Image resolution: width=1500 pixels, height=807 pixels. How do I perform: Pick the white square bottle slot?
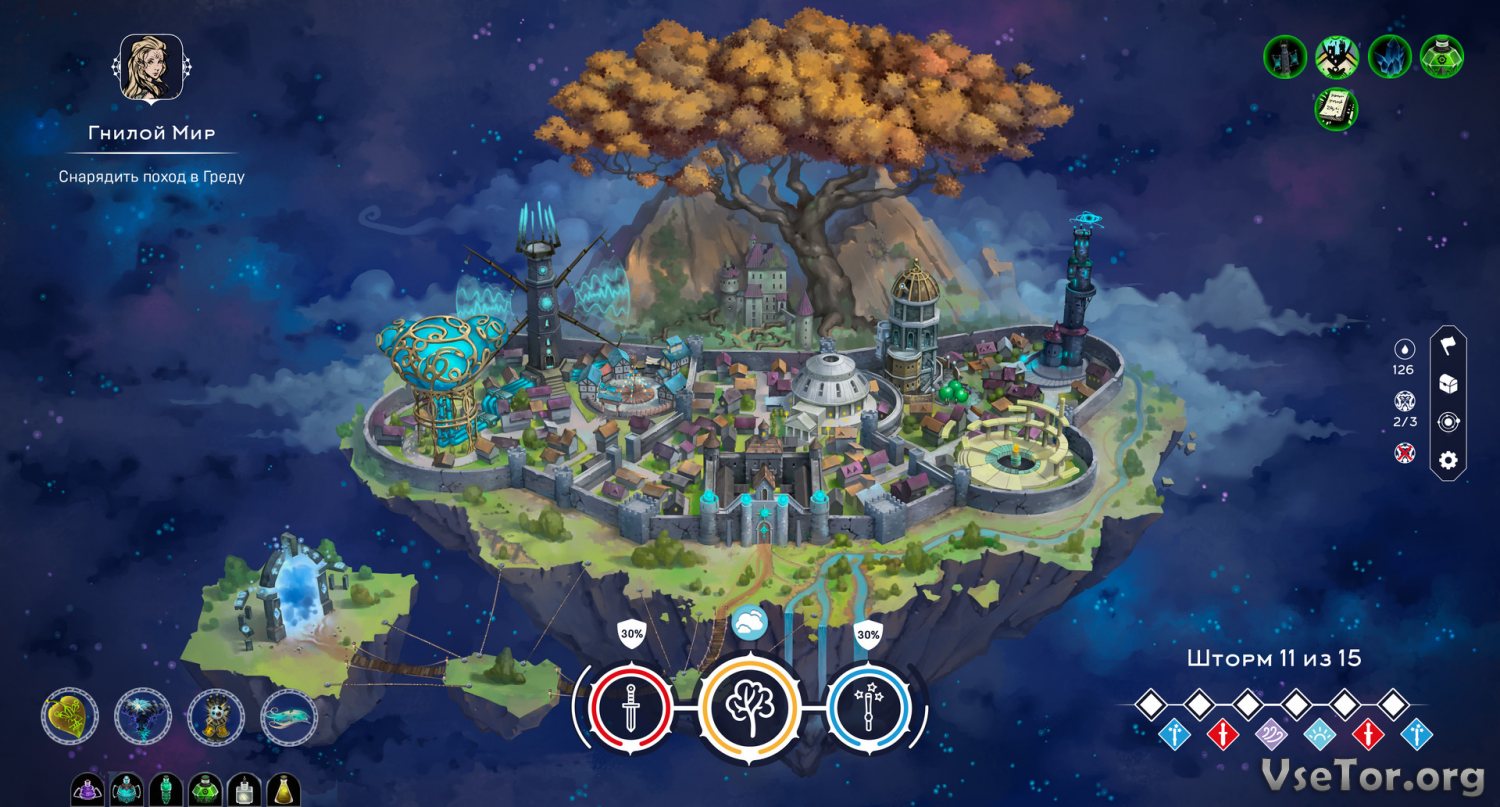tap(244, 791)
